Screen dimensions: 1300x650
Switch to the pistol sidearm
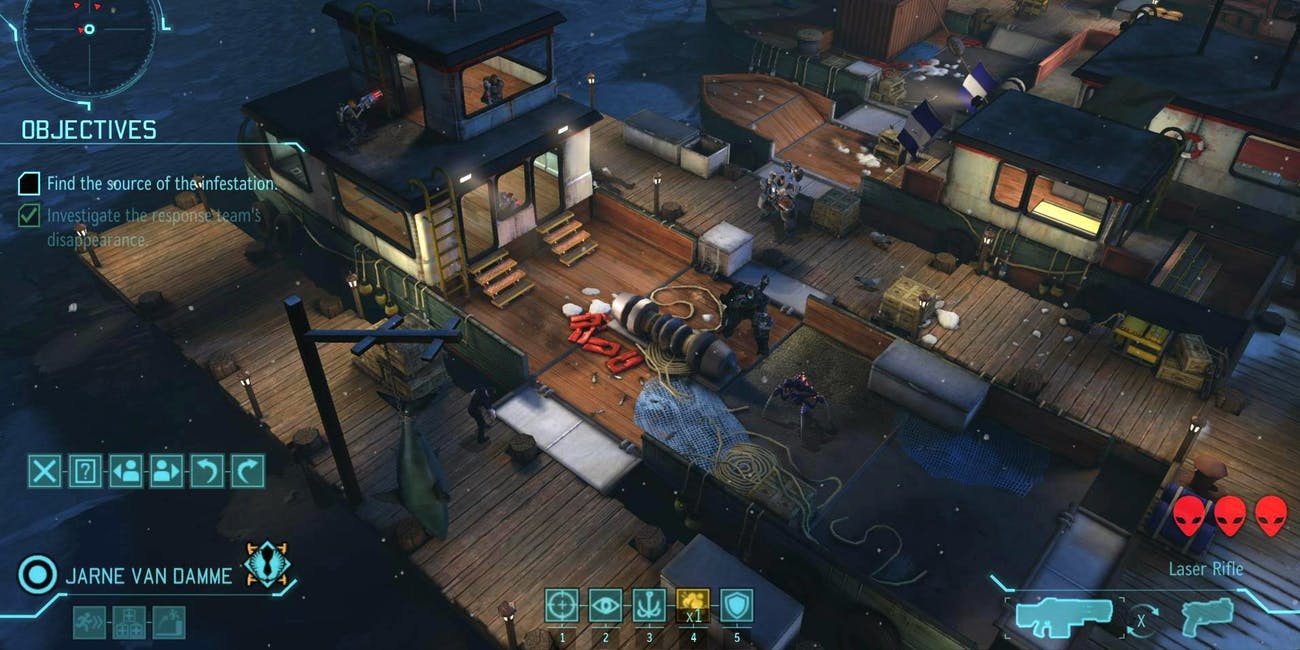[x=1206, y=617]
